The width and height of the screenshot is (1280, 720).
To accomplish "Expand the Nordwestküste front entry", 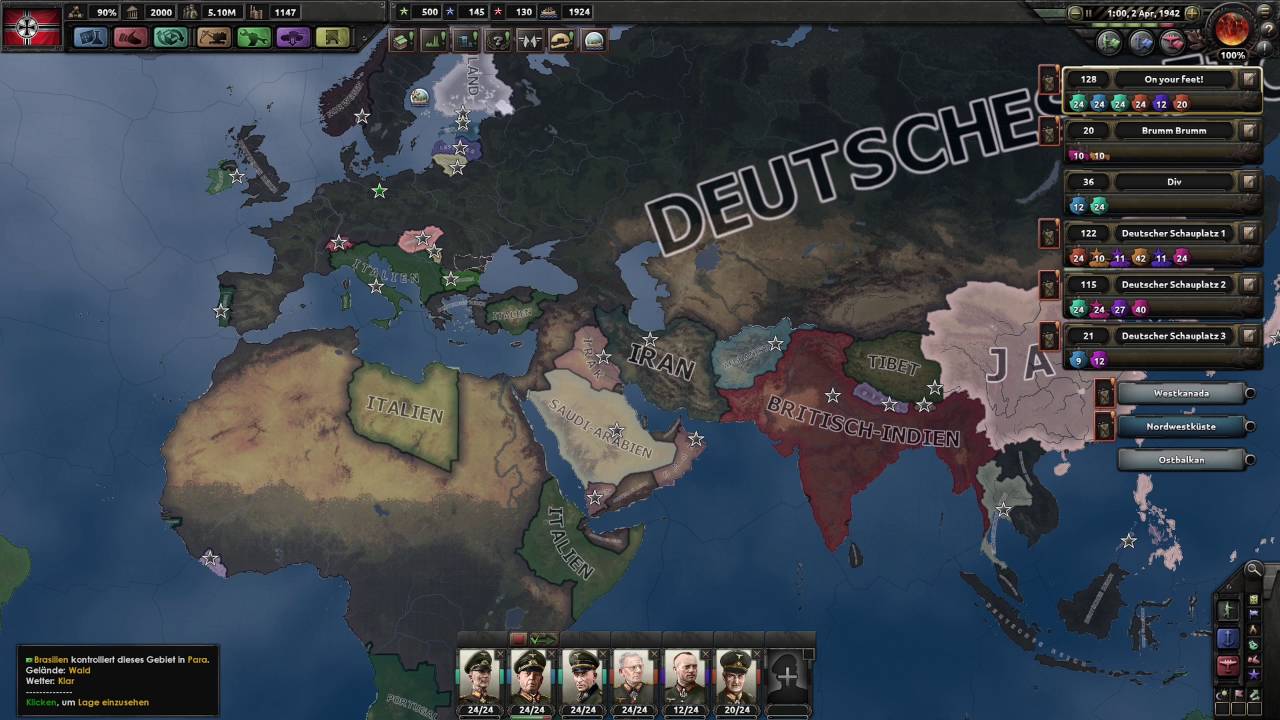I will (1250, 426).
